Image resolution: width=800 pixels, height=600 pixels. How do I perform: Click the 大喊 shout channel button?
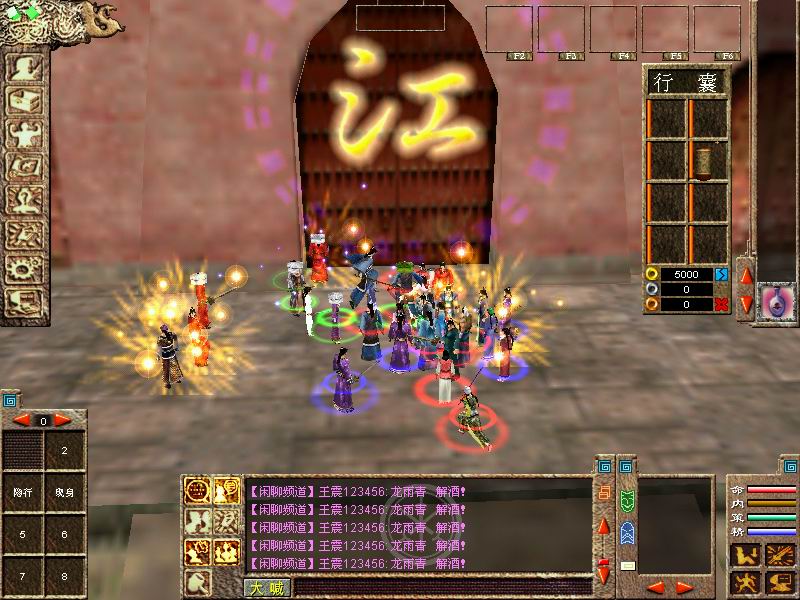[x=263, y=587]
